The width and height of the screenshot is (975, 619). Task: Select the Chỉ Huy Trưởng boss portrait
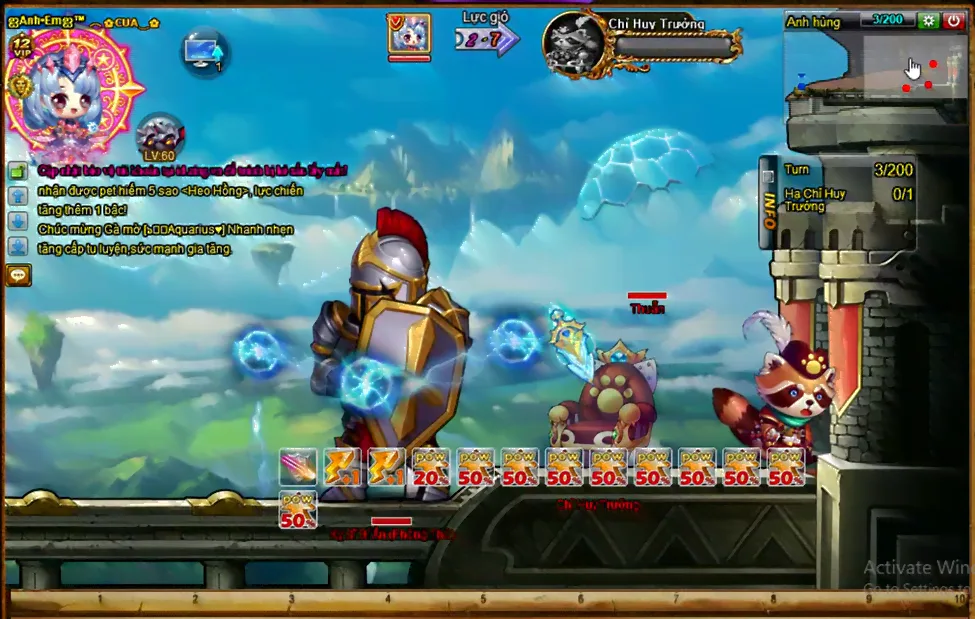(575, 43)
